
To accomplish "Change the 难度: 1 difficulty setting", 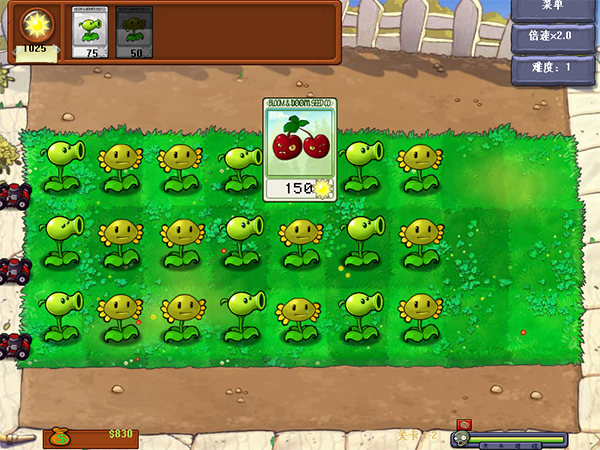I will click(x=553, y=69).
